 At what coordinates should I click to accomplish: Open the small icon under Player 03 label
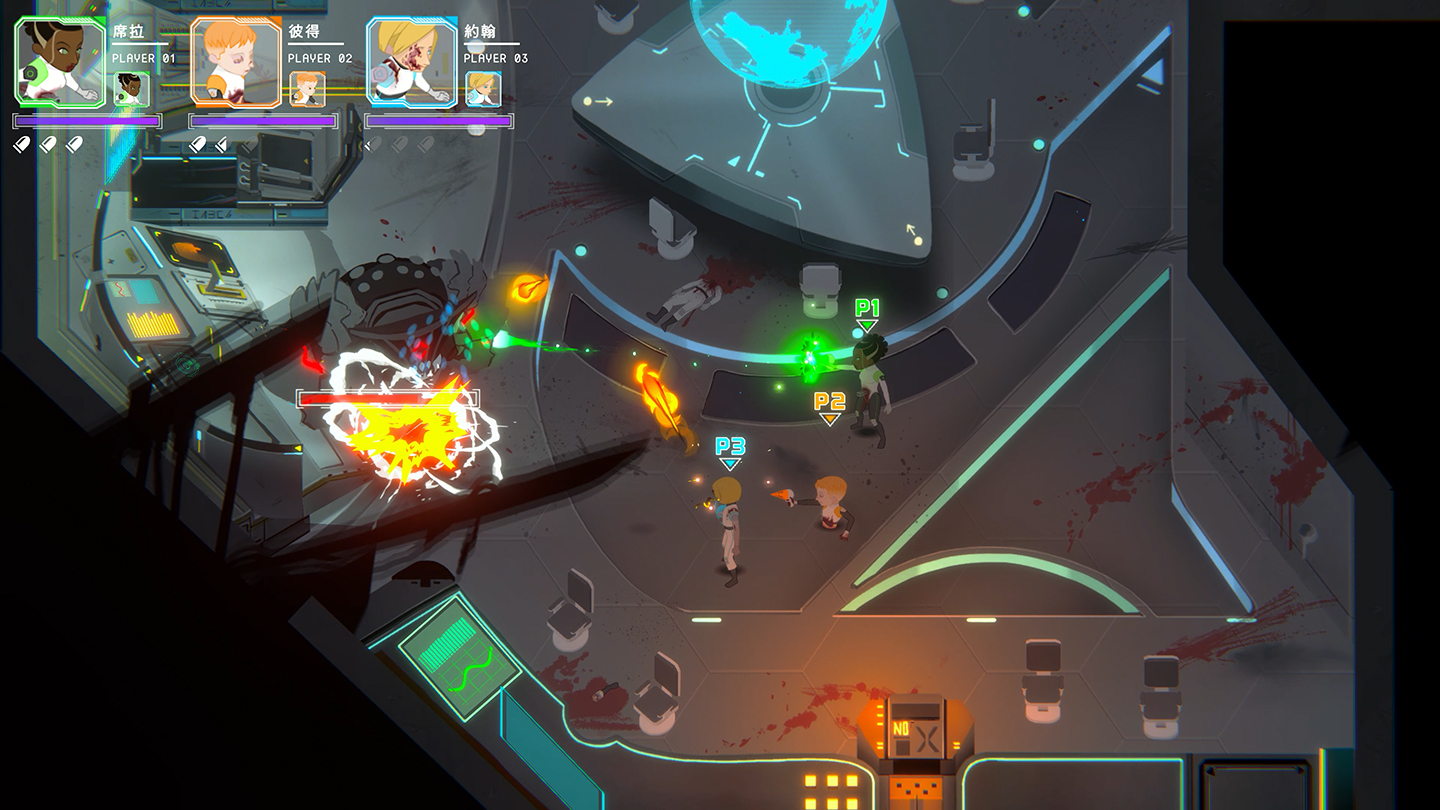click(483, 88)
